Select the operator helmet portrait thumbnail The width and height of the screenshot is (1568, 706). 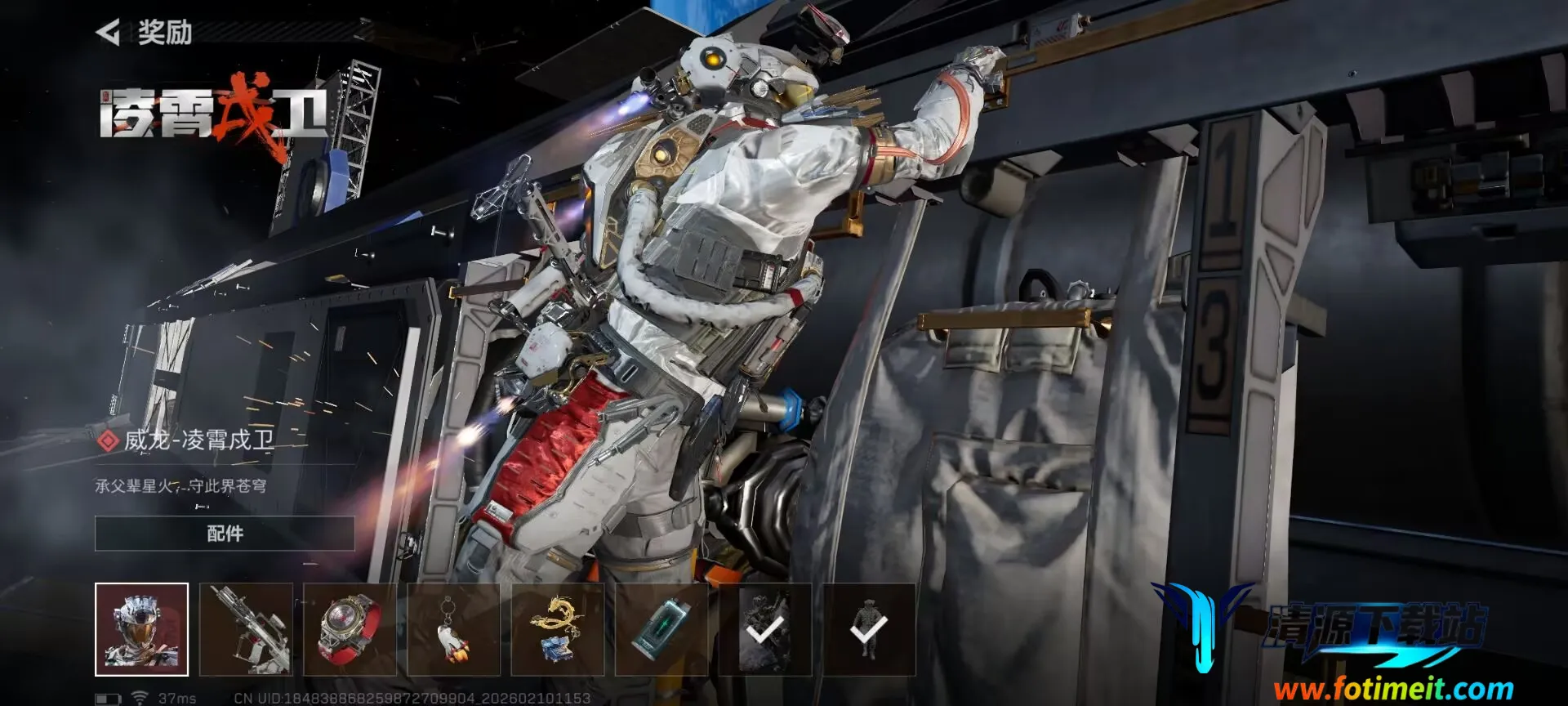(x=141, y=629)
